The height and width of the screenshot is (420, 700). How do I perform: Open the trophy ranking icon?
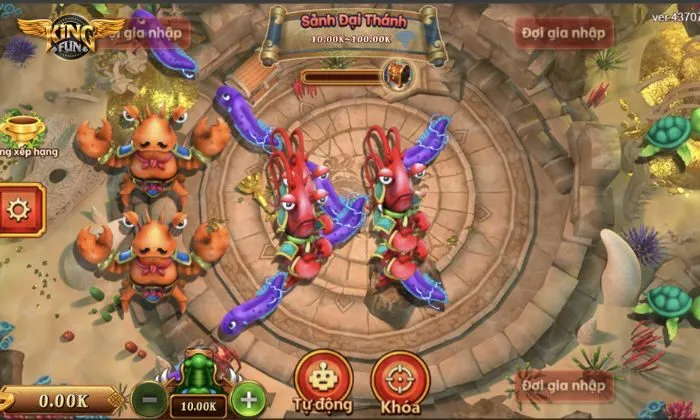click(22, 130)
